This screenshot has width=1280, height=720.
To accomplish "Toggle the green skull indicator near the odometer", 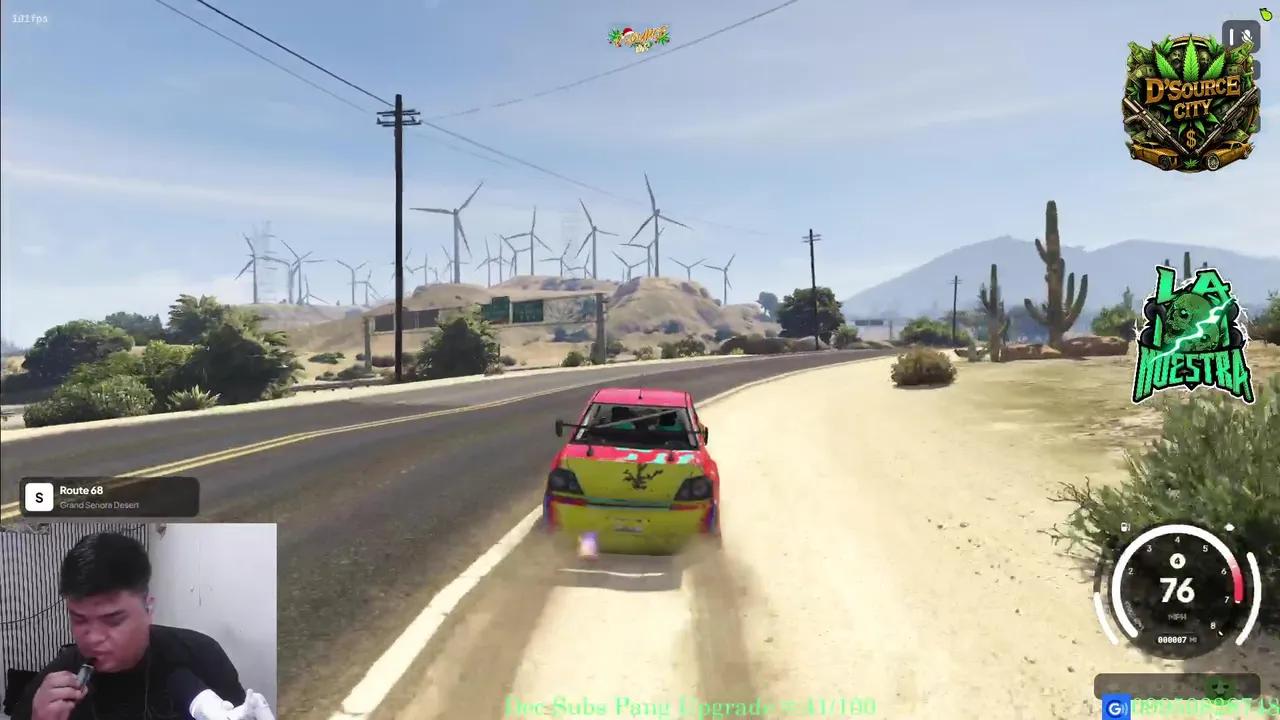I will tap(1221, 688).
